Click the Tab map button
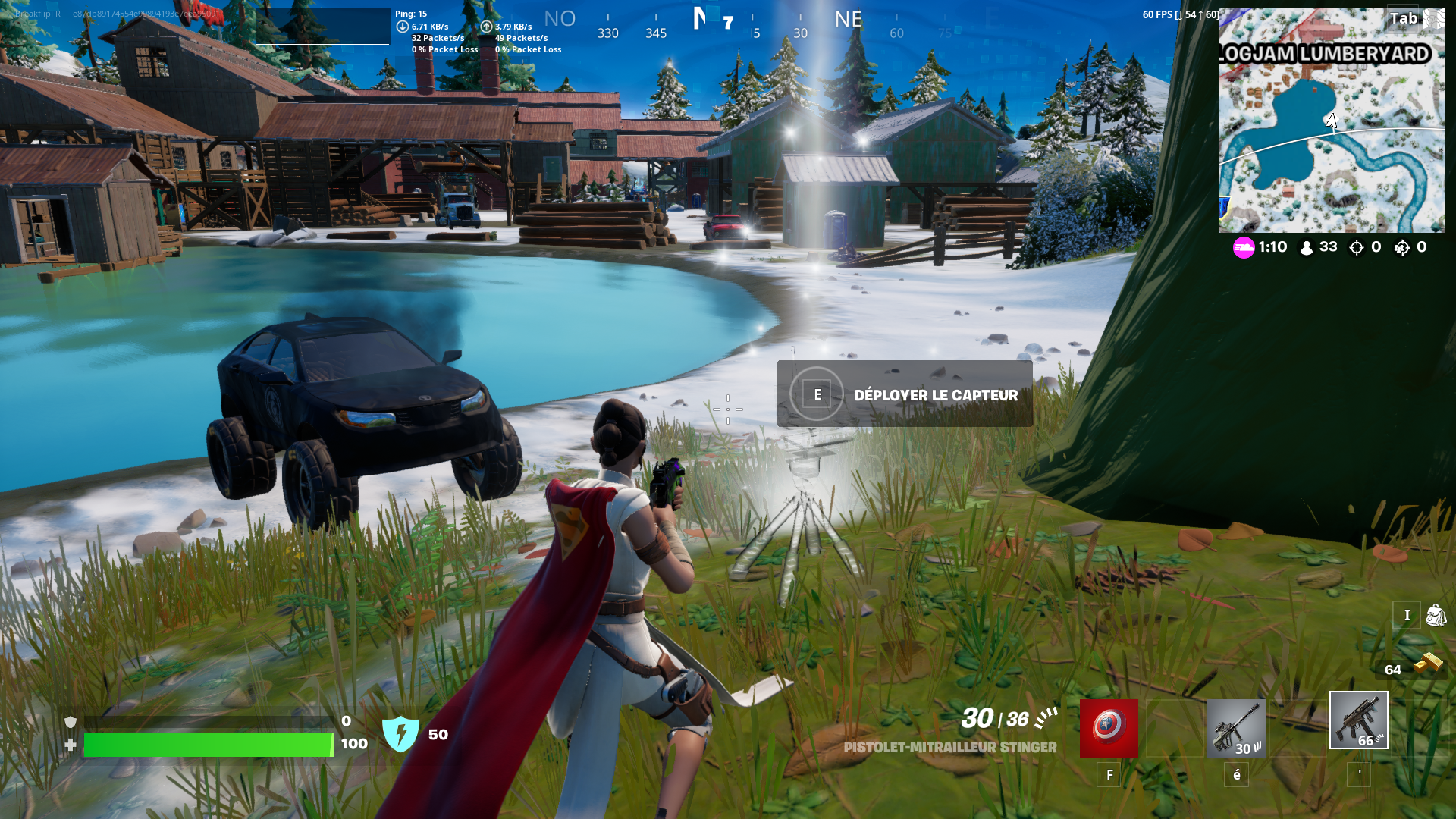Image resolution: width=1456 pixels, height=819 pixels. [x=1404, y=17]
